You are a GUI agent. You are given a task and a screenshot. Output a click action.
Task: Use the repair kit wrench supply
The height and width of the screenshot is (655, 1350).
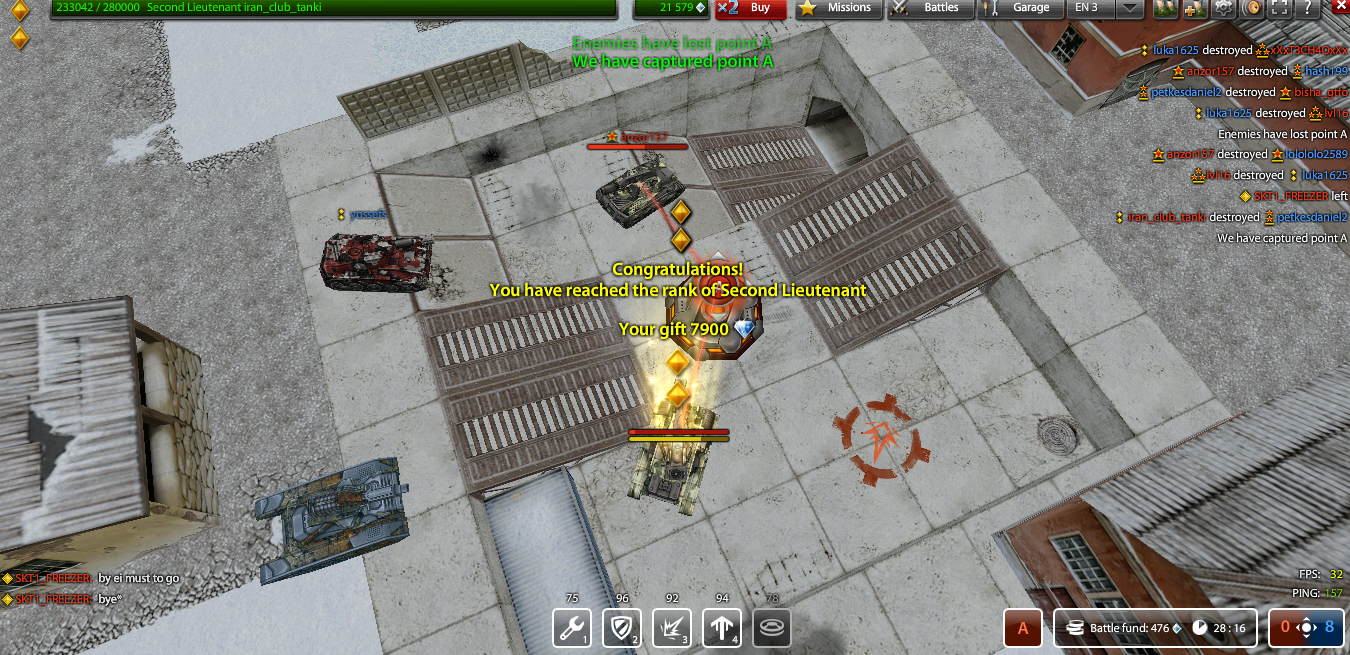click(x=572, y=628)
